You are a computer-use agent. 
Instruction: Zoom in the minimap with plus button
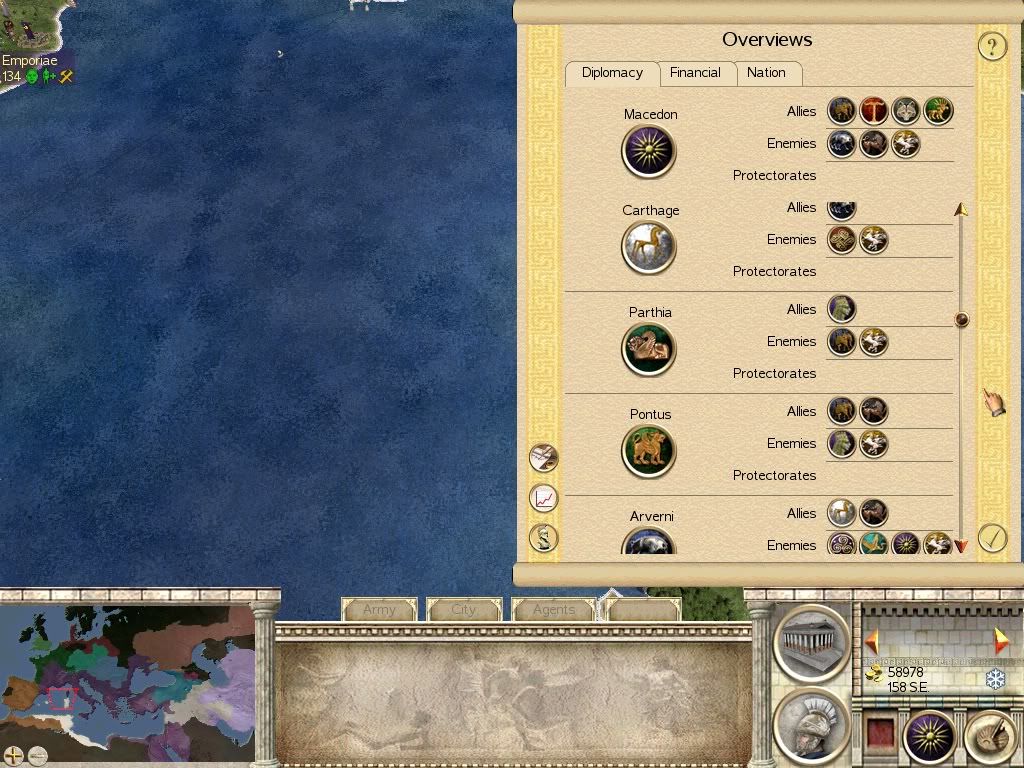13,755
